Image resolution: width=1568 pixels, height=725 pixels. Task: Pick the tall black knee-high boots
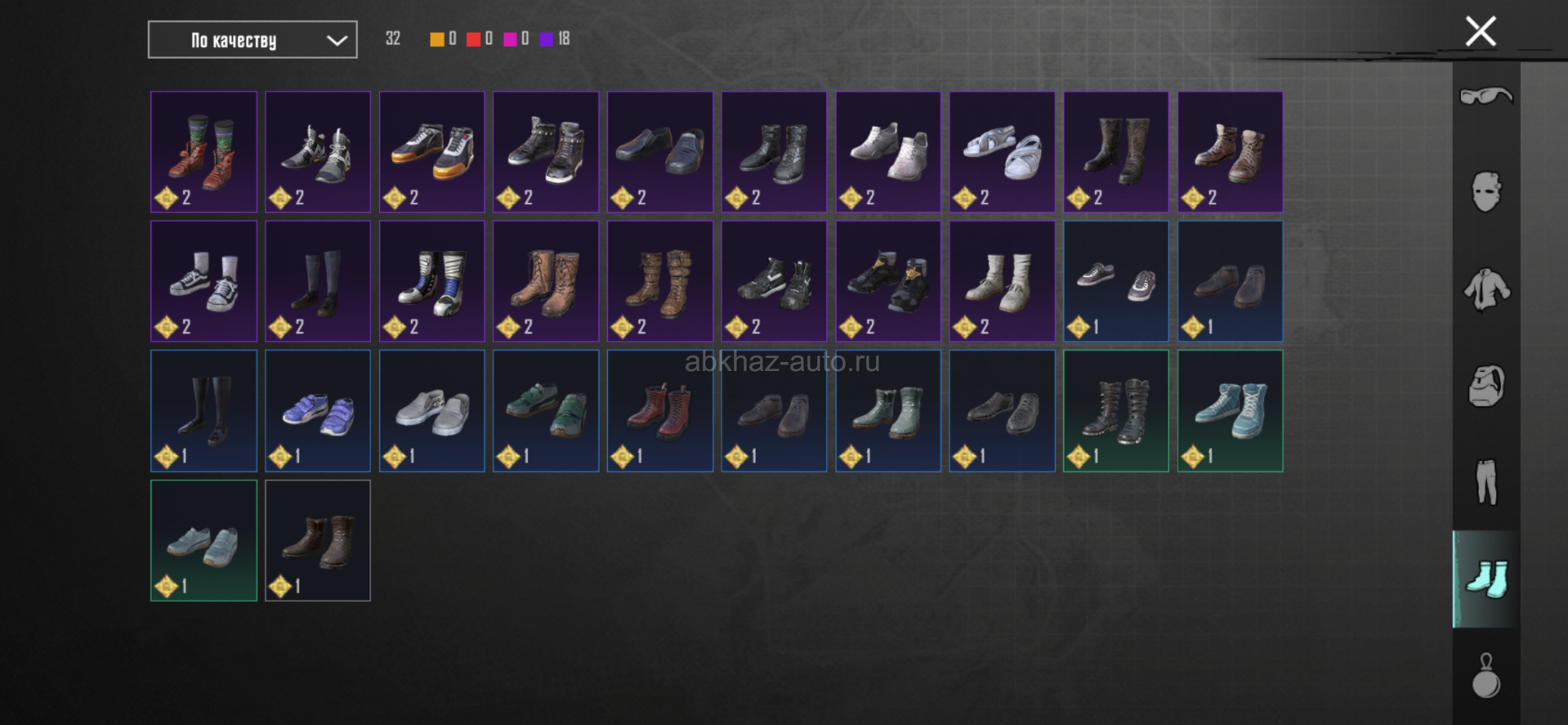(203, 411)
